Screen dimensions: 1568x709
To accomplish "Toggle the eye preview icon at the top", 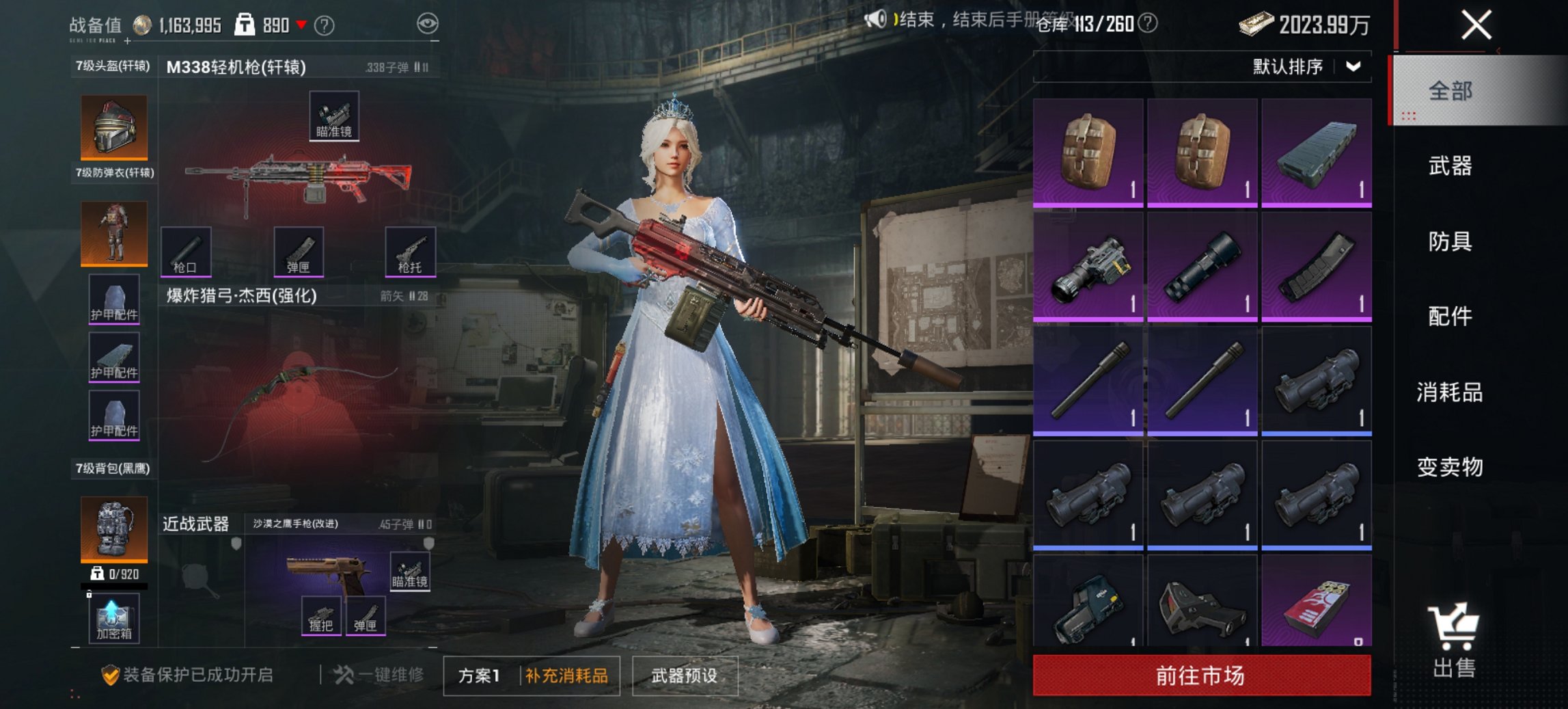I will coord(430,23).
